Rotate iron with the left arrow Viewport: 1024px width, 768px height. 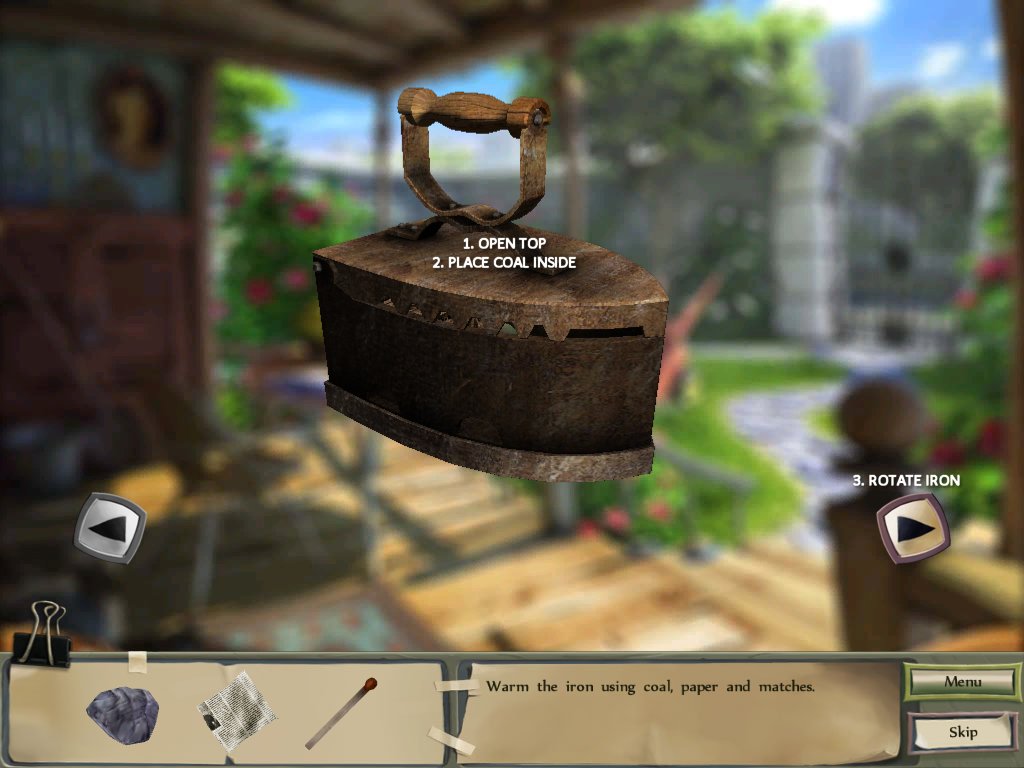[x=110, y=526]
